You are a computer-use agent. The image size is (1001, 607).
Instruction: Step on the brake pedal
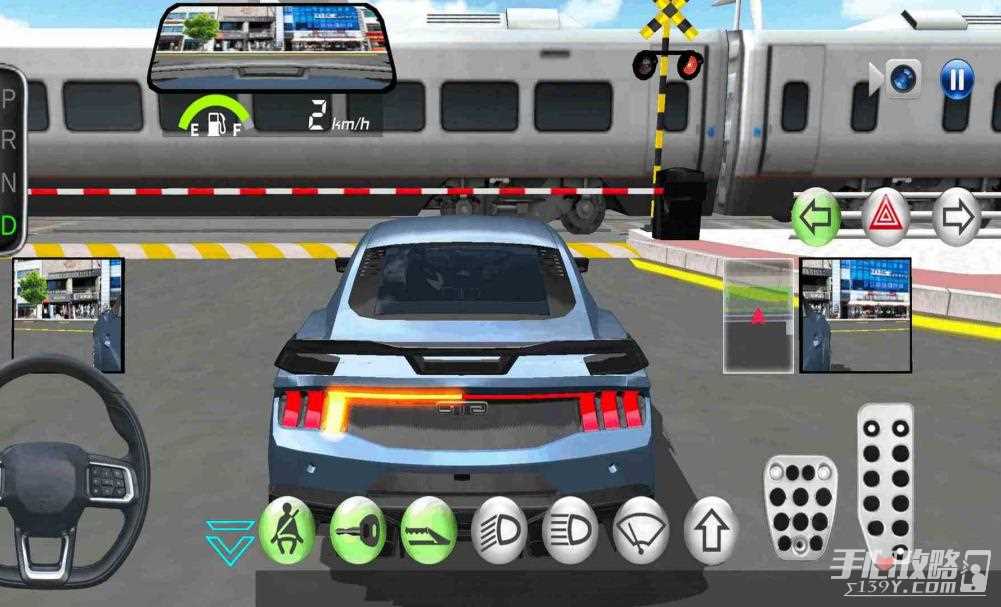coord(799,505)
